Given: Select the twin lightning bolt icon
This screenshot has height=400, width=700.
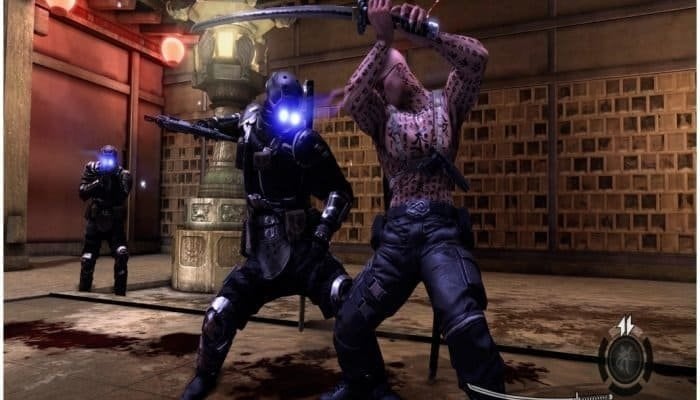Looking at the screenshot, I should pyautogui.click(x=625, y=324).
